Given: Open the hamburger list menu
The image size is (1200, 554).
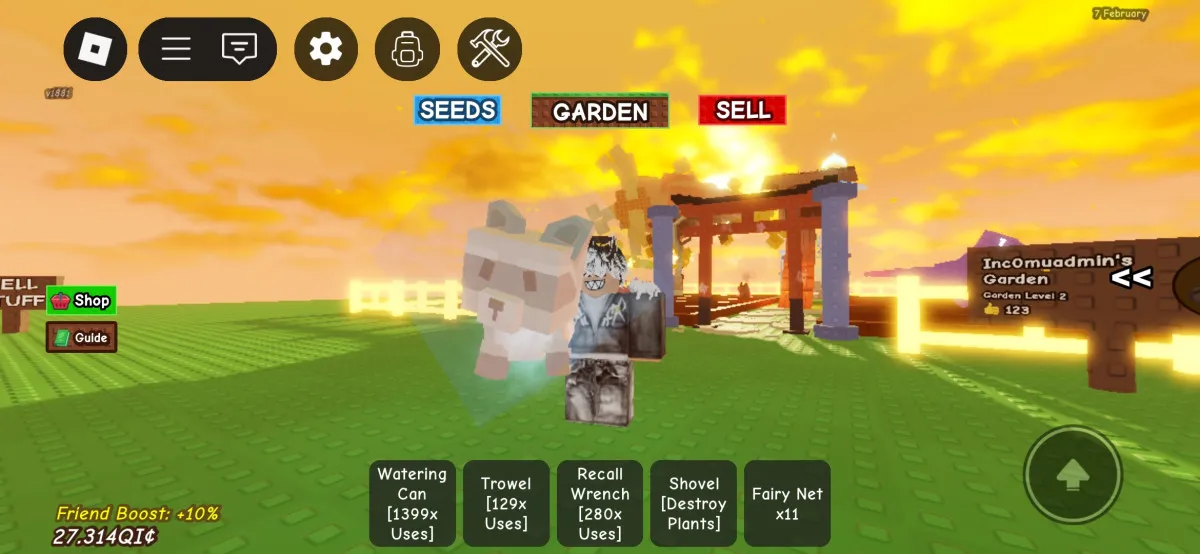Looking at the screenshot, I should (x=176, y=49).
